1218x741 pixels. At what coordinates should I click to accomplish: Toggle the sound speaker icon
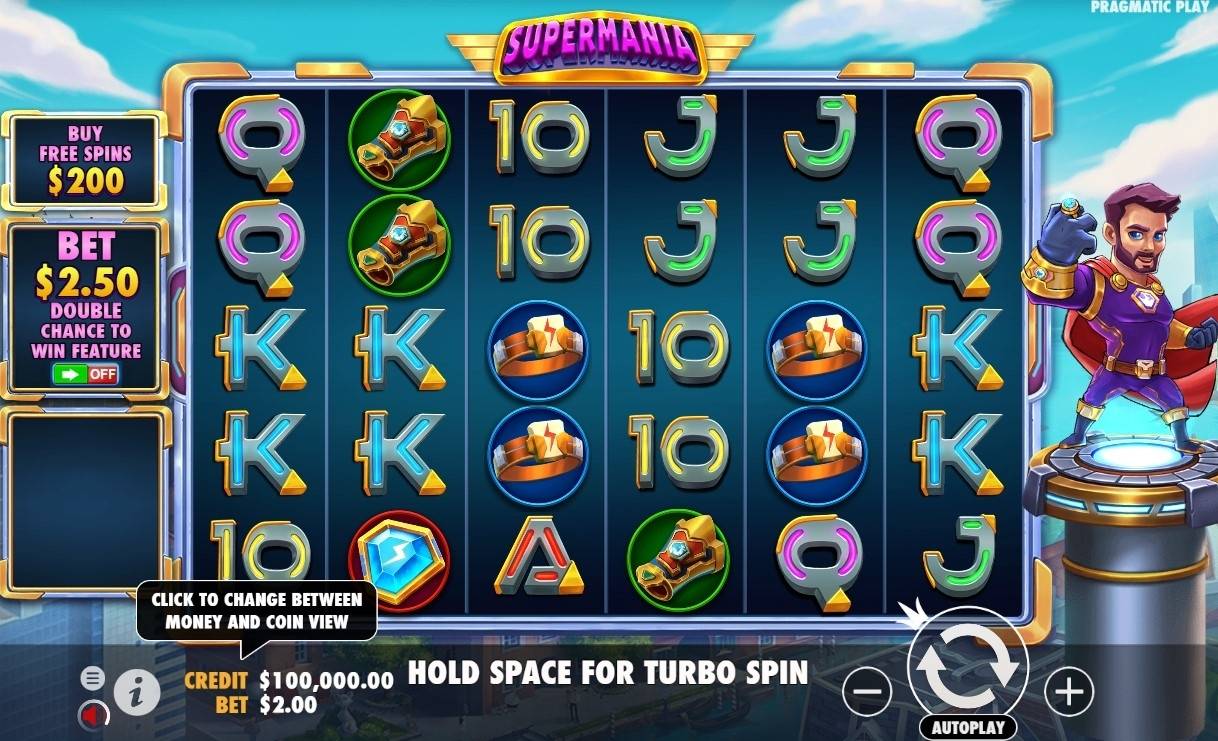(x=93, y=715)
